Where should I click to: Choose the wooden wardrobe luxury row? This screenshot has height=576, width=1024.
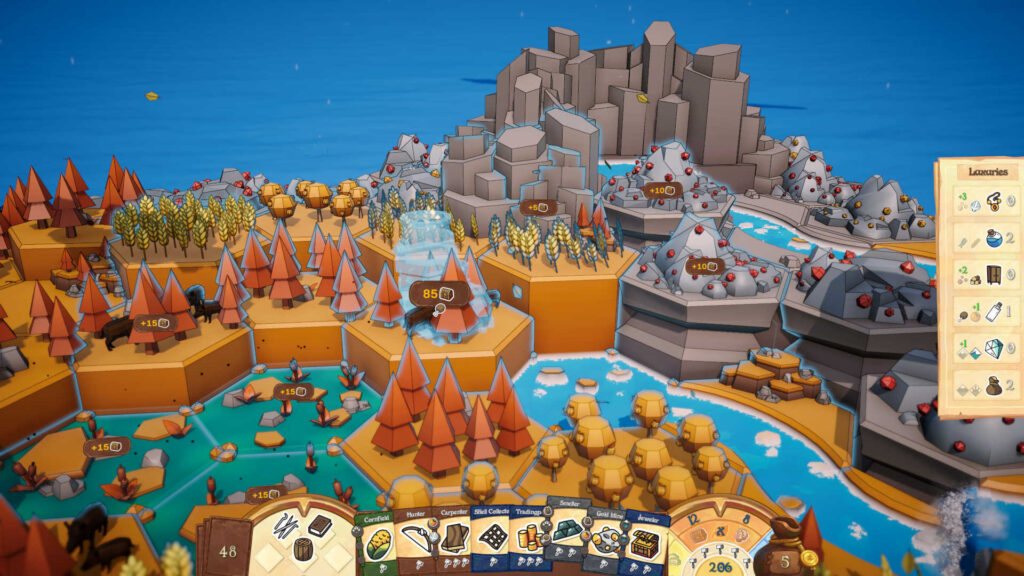coord(976,275)
